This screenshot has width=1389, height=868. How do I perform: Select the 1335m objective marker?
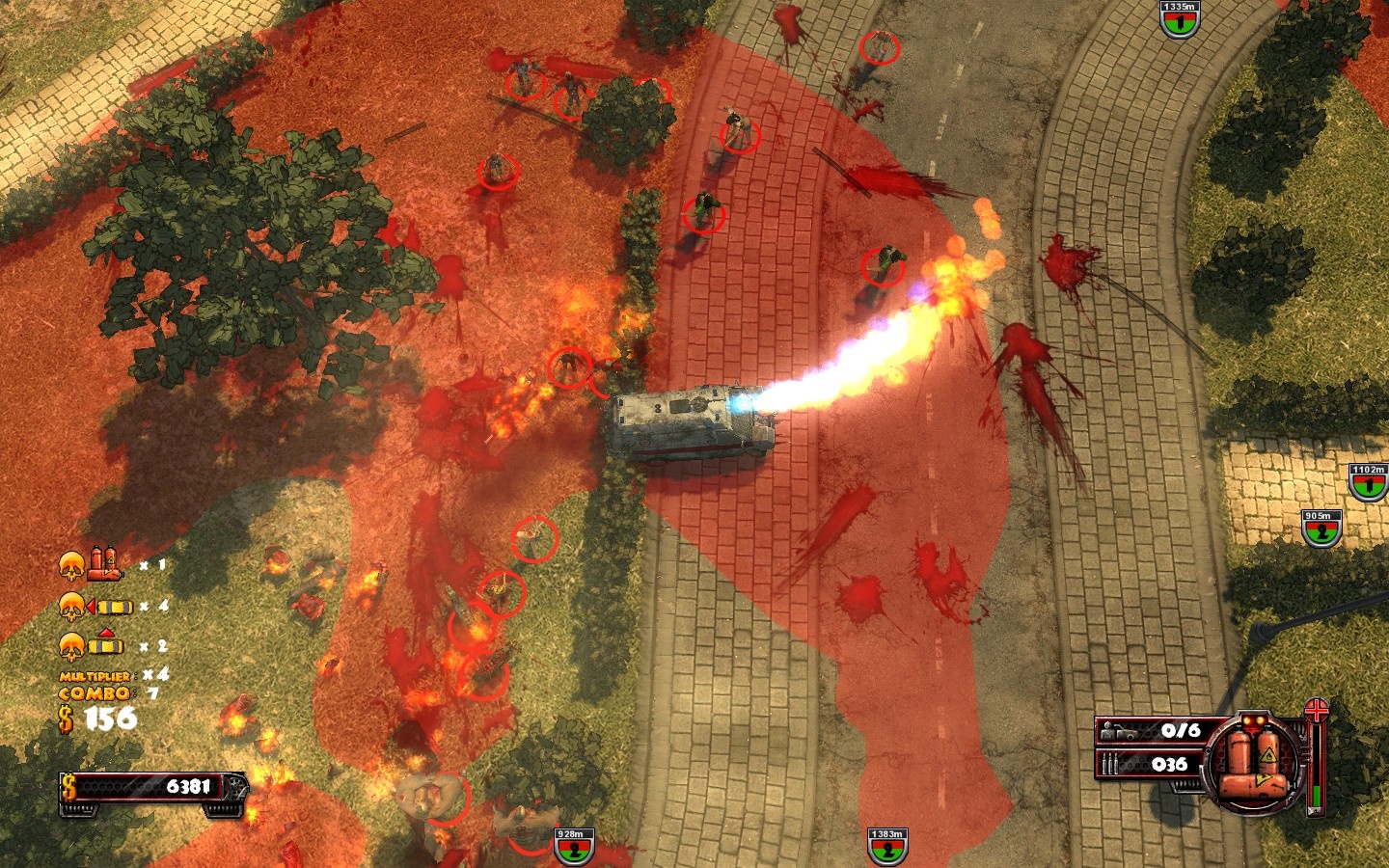1179,19
